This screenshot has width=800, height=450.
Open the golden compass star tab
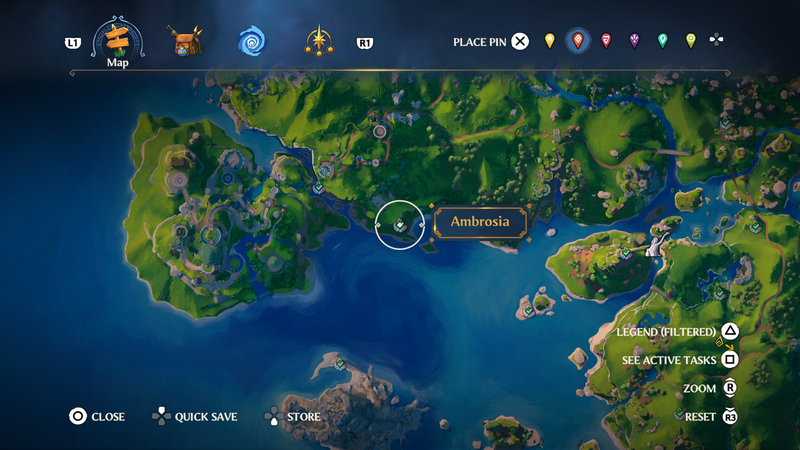tap(320, 42)
